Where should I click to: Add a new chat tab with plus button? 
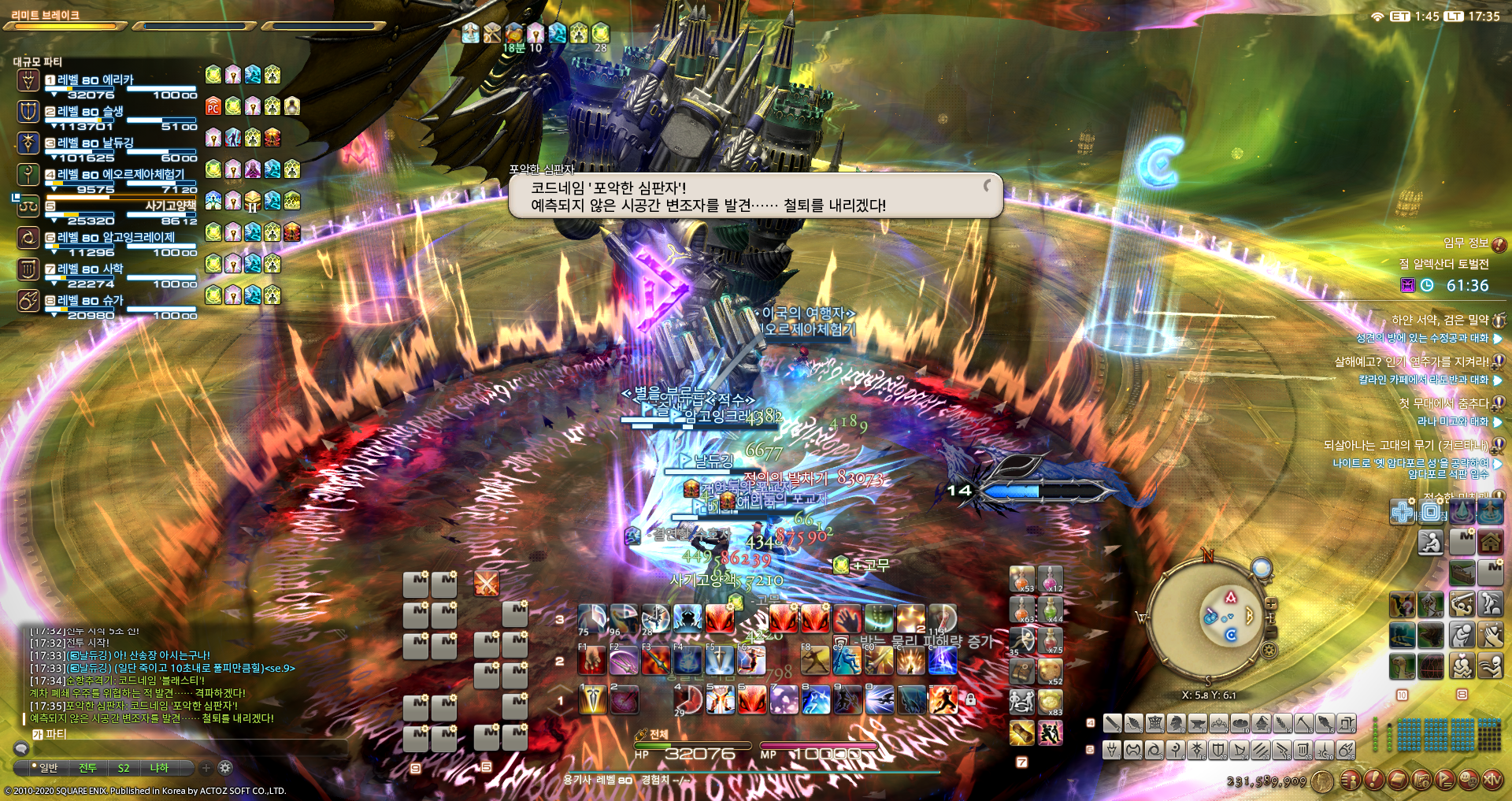[206, 768]
